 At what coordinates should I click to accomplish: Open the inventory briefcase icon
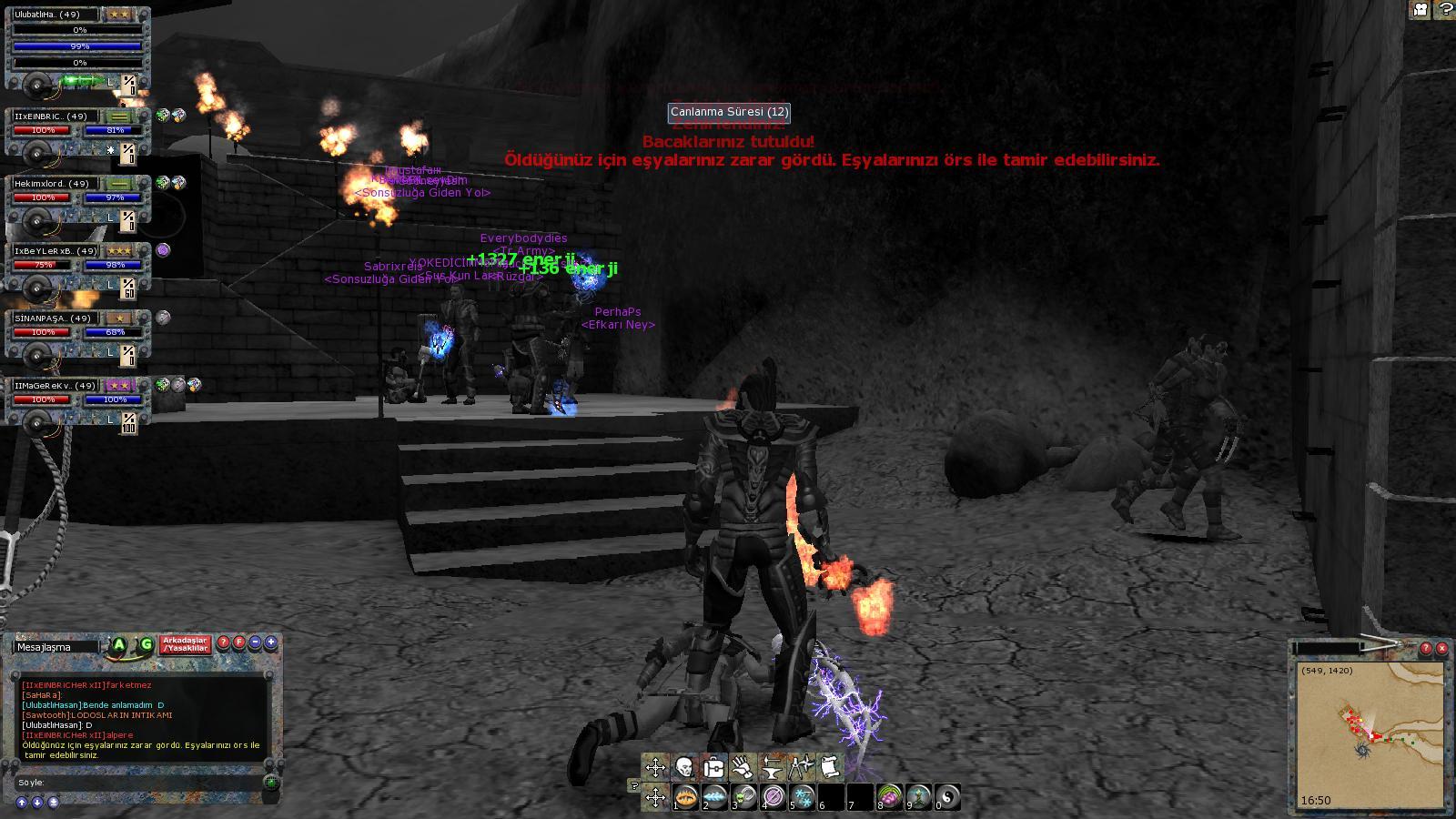(714, 767)
